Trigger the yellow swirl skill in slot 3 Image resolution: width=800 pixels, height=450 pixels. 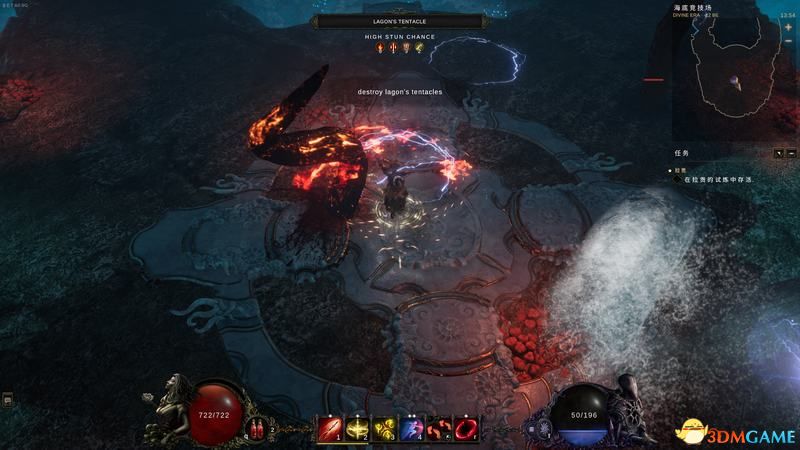coord(383,428)
